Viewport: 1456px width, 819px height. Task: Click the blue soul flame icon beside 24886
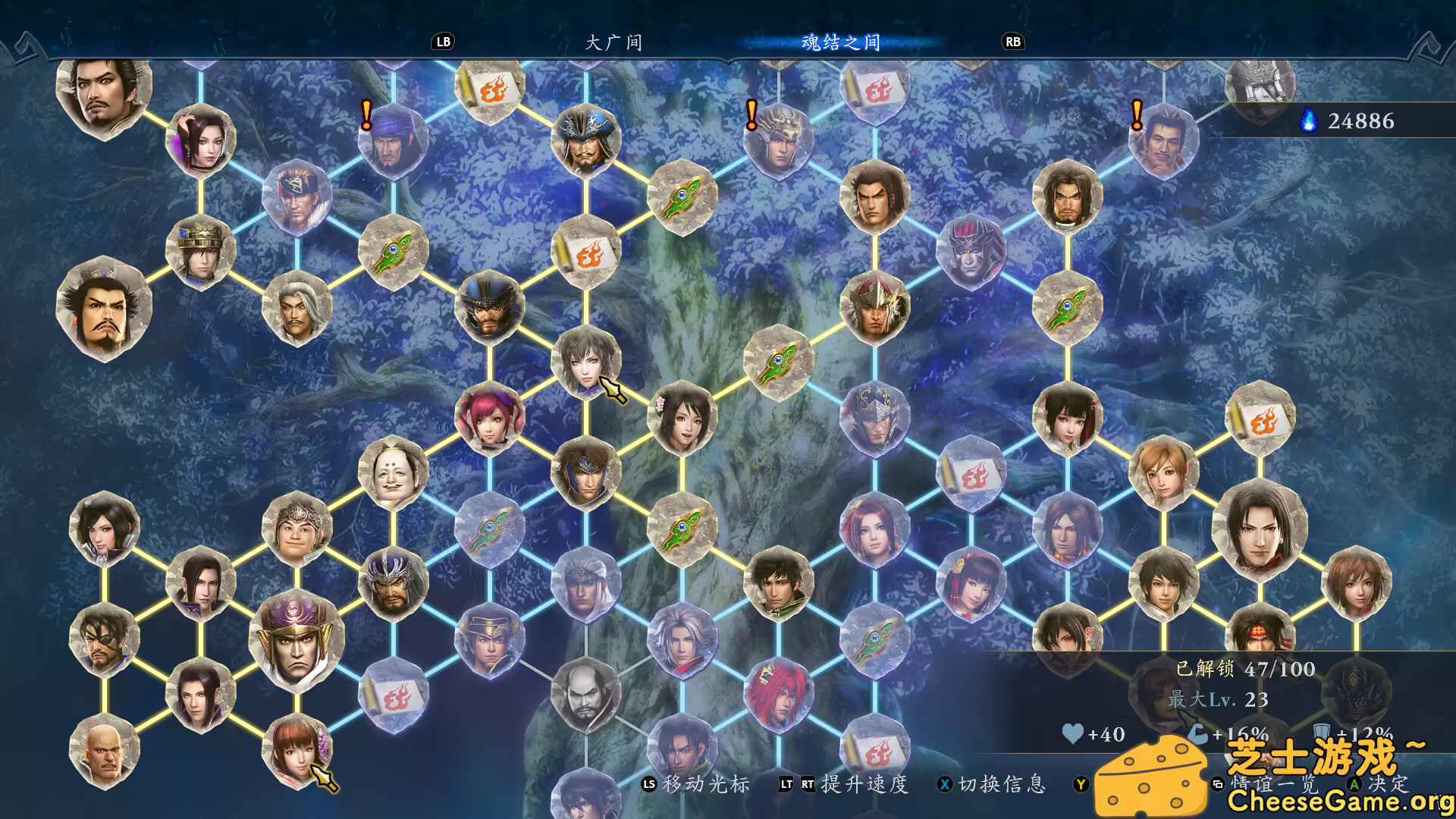click(1308, 120)
